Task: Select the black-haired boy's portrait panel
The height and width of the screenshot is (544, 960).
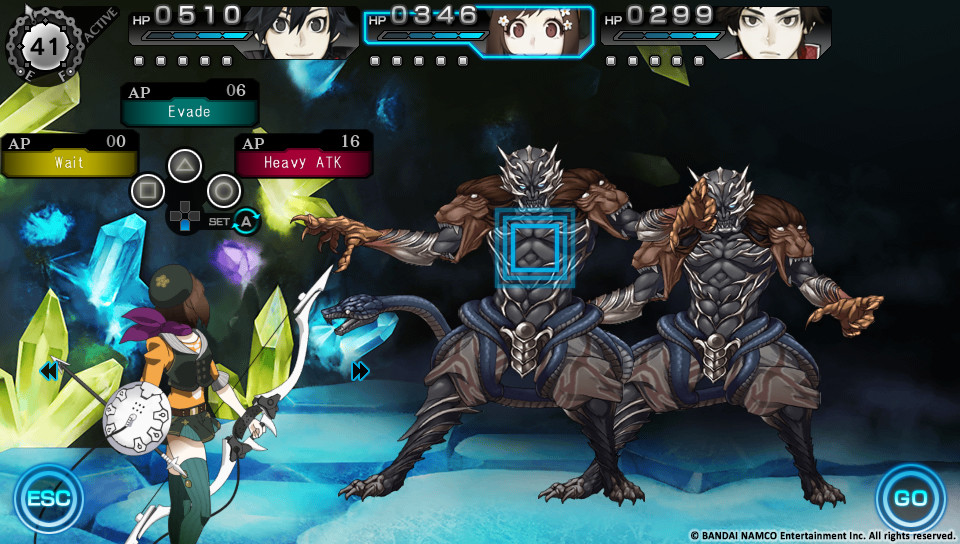Action: (243, 32)
